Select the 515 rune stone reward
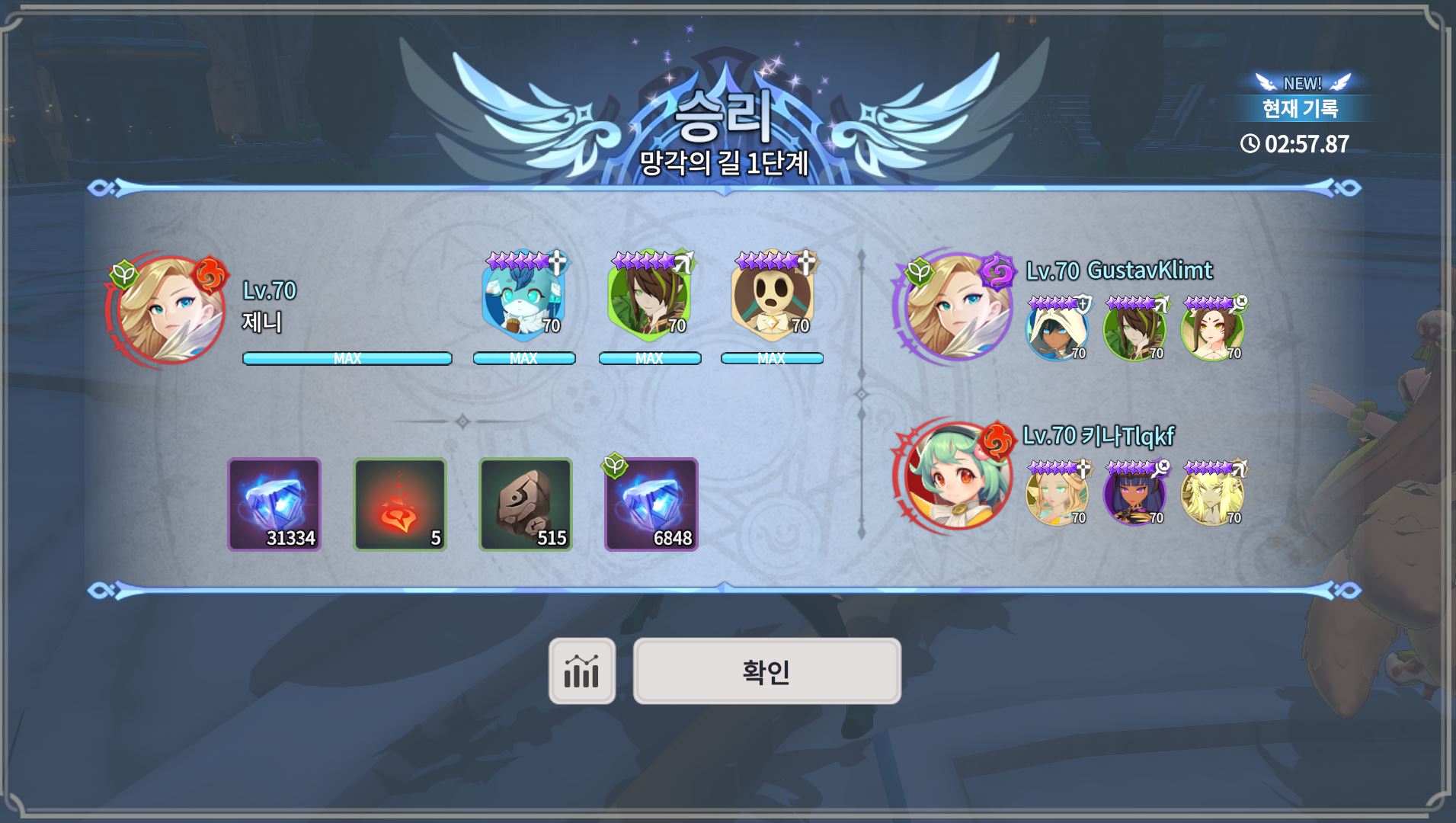Screen dimensions: 1456x823 coord(525,504)
